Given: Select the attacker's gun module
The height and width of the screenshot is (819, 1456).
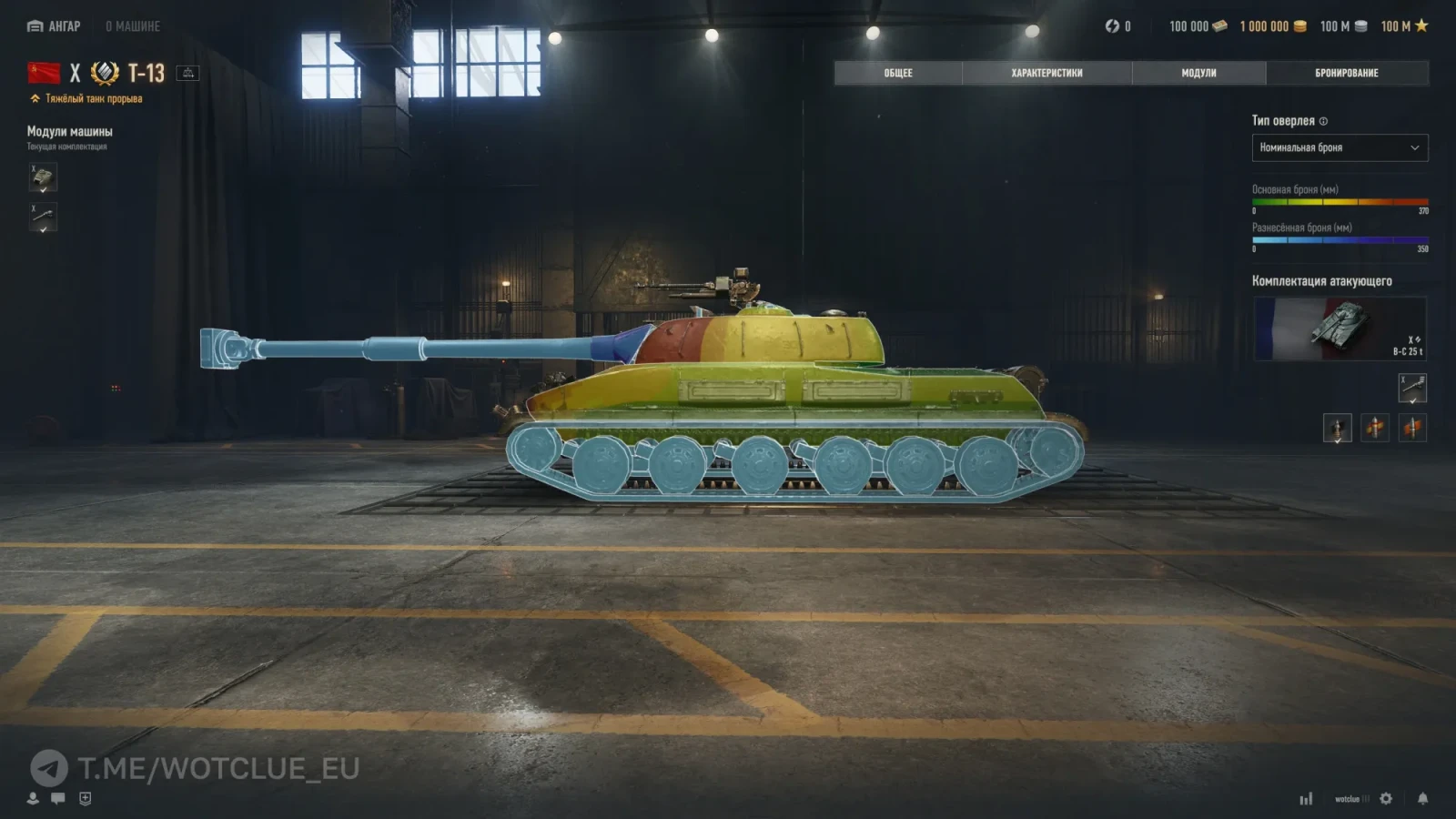Looking at the screenshot, I should click(x=1412, y=388).
